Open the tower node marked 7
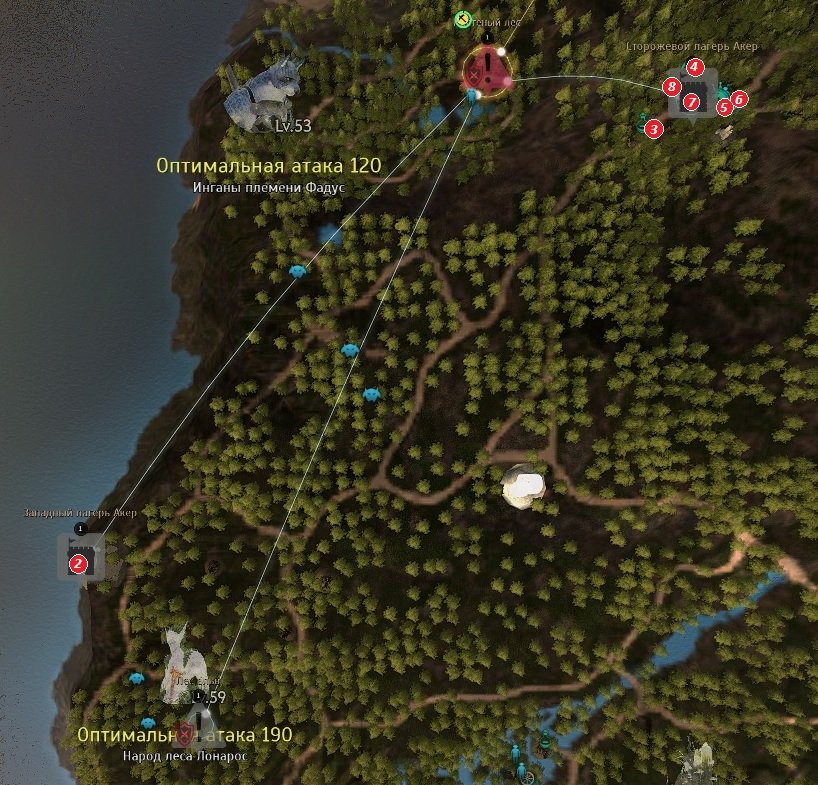818x785 pixels. coord(691,101)
